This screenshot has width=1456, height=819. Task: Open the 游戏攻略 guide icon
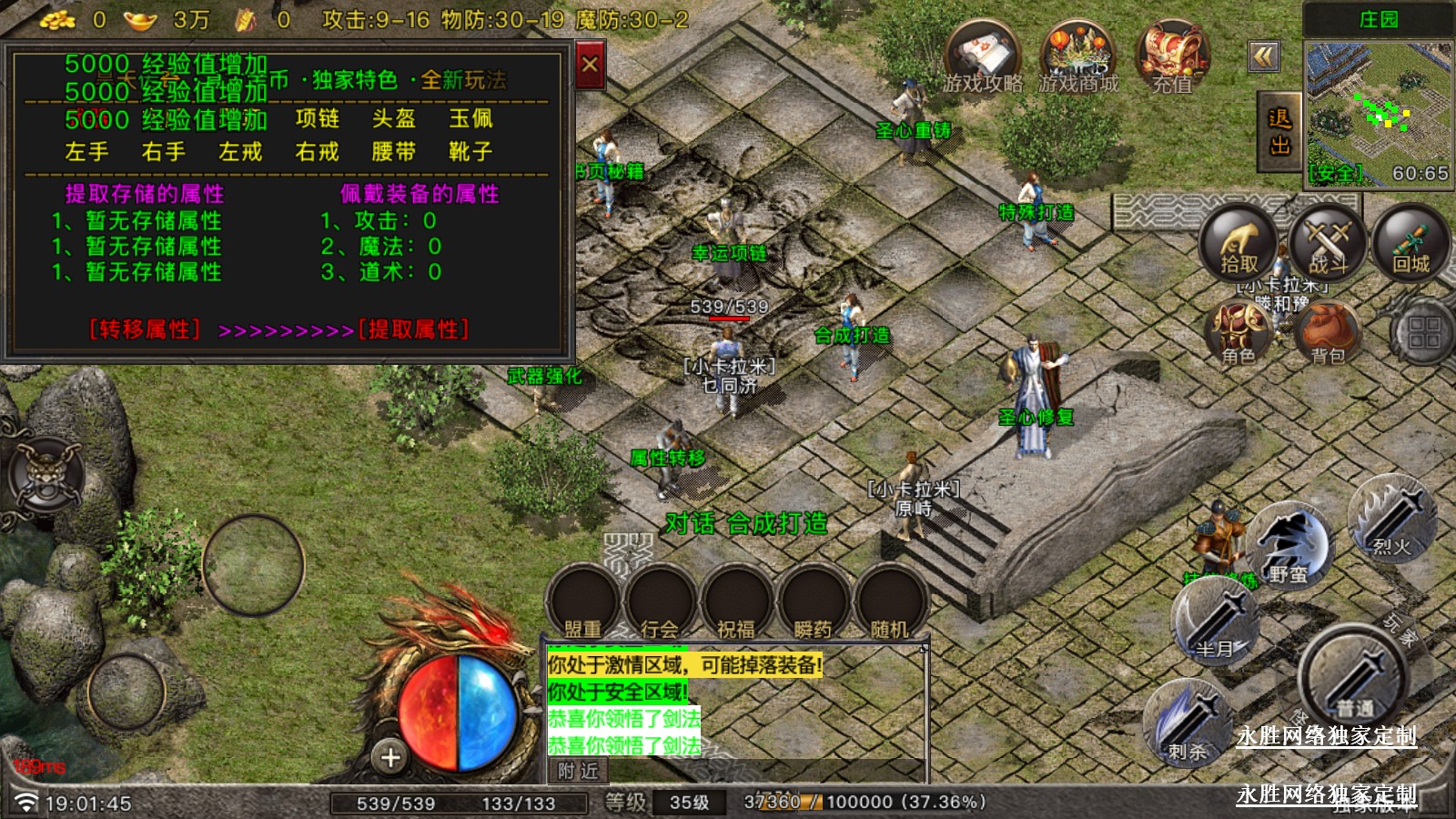click(983, 57)
